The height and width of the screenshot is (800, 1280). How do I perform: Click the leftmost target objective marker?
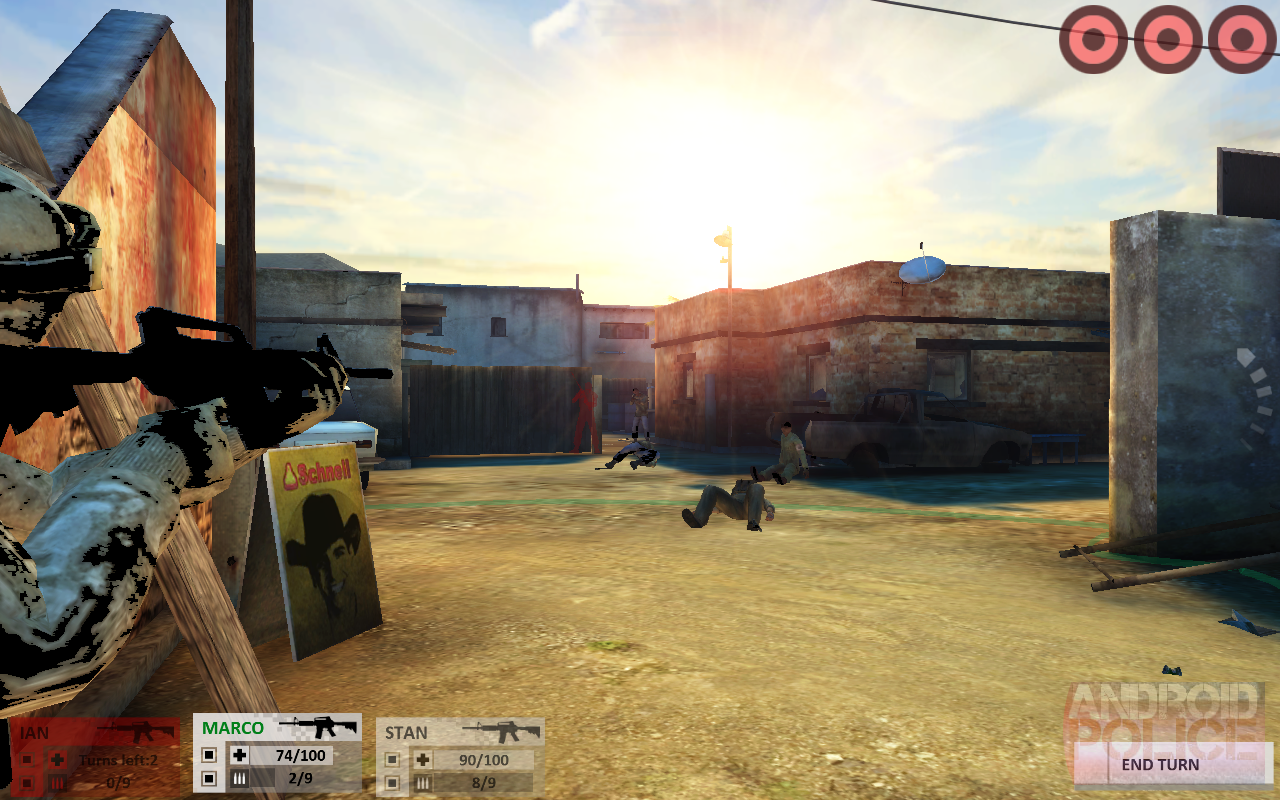[x=1092, y=37]
